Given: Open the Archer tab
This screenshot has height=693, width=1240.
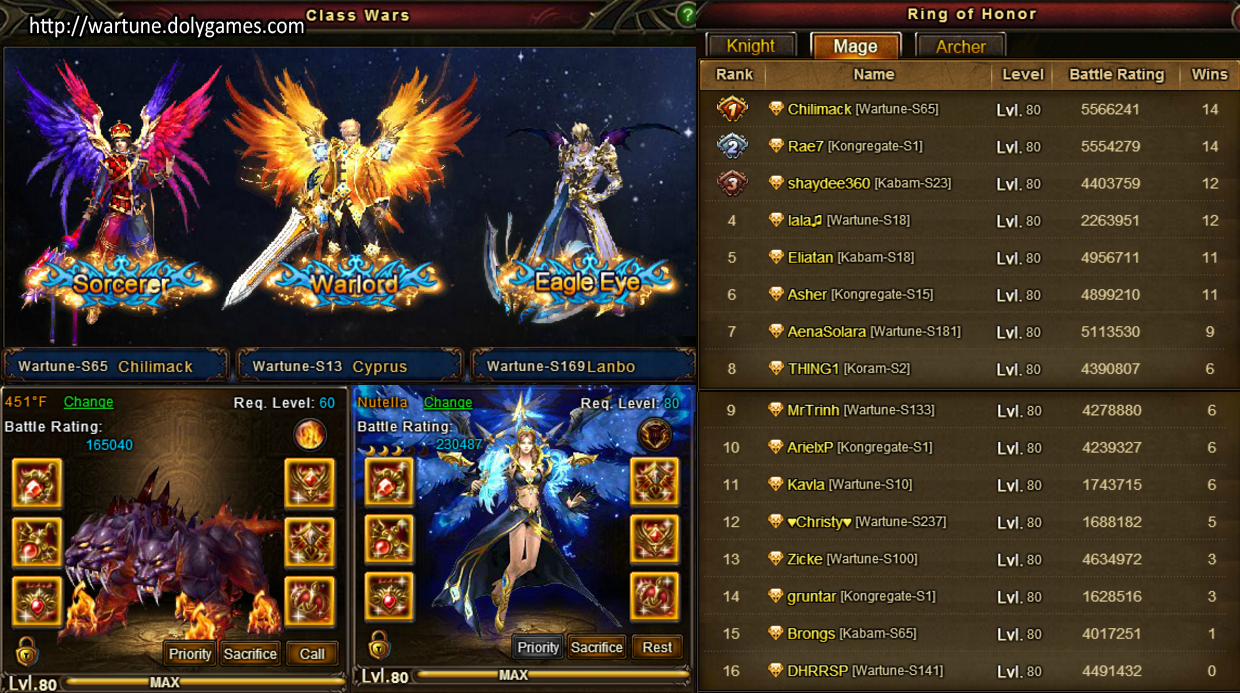Looking at the screenshot, I should click(960, 46).
